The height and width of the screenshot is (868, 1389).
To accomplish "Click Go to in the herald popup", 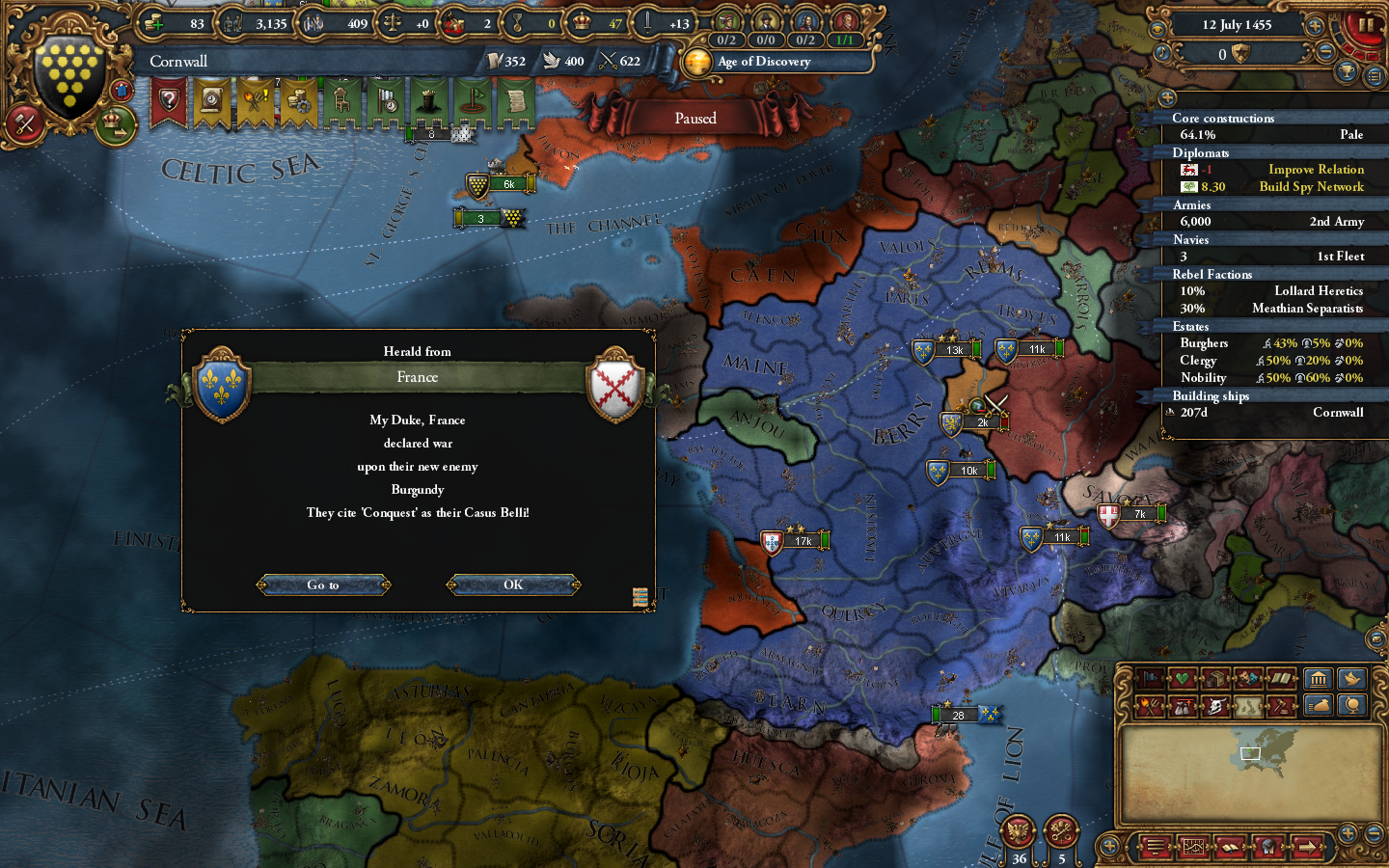I will coord(323,584).
